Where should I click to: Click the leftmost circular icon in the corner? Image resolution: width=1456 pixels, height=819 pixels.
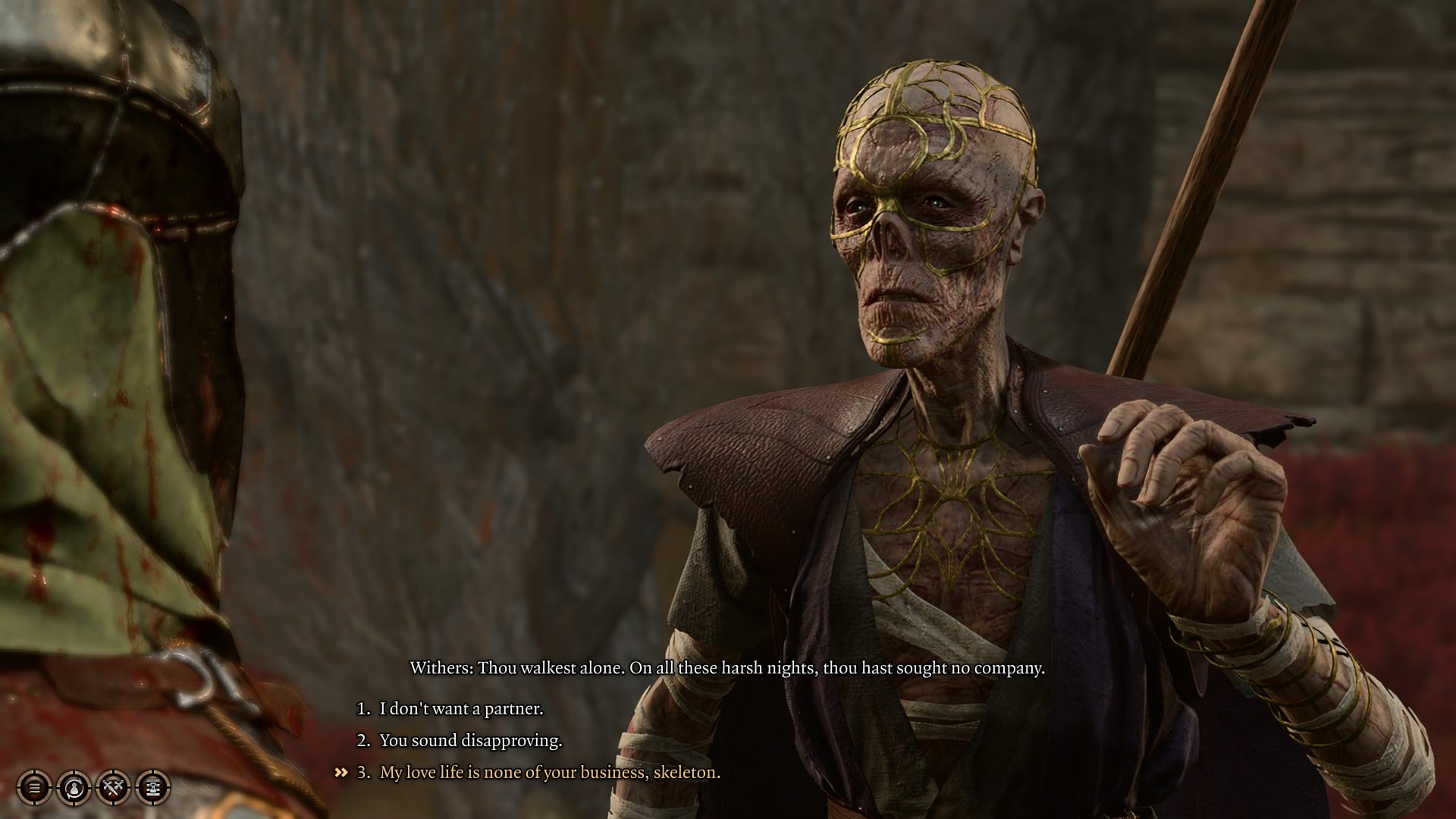[x=33, y=787]
